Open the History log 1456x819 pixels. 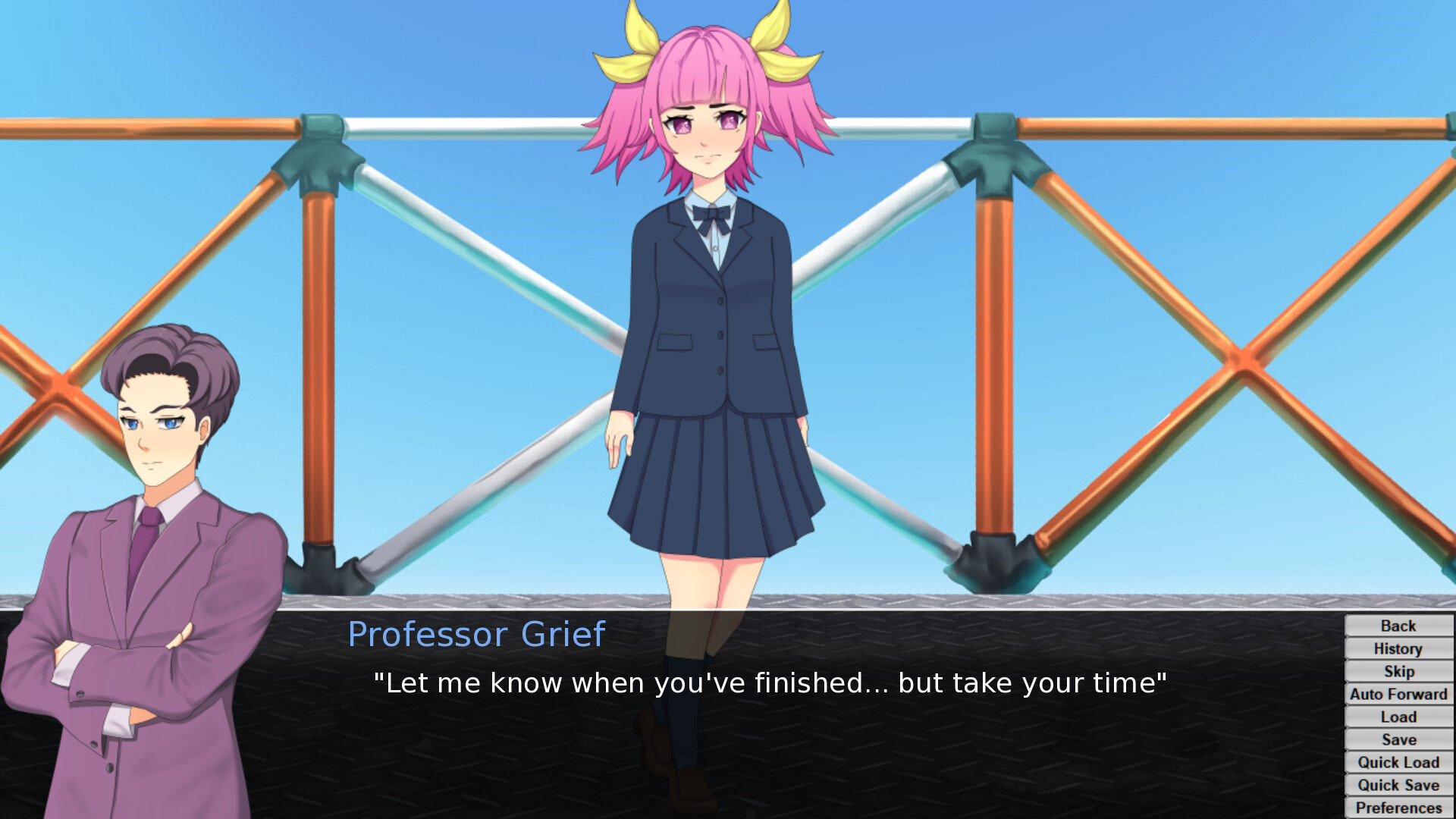1398,648
